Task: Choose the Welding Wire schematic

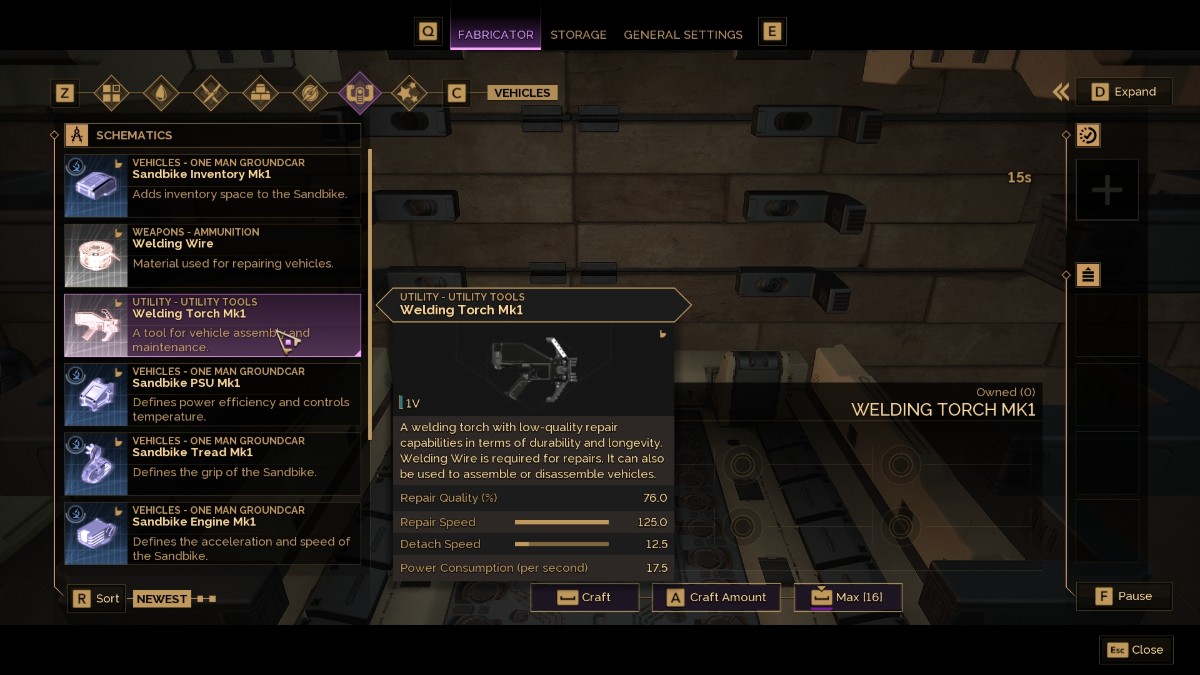Action: point(212,255)
